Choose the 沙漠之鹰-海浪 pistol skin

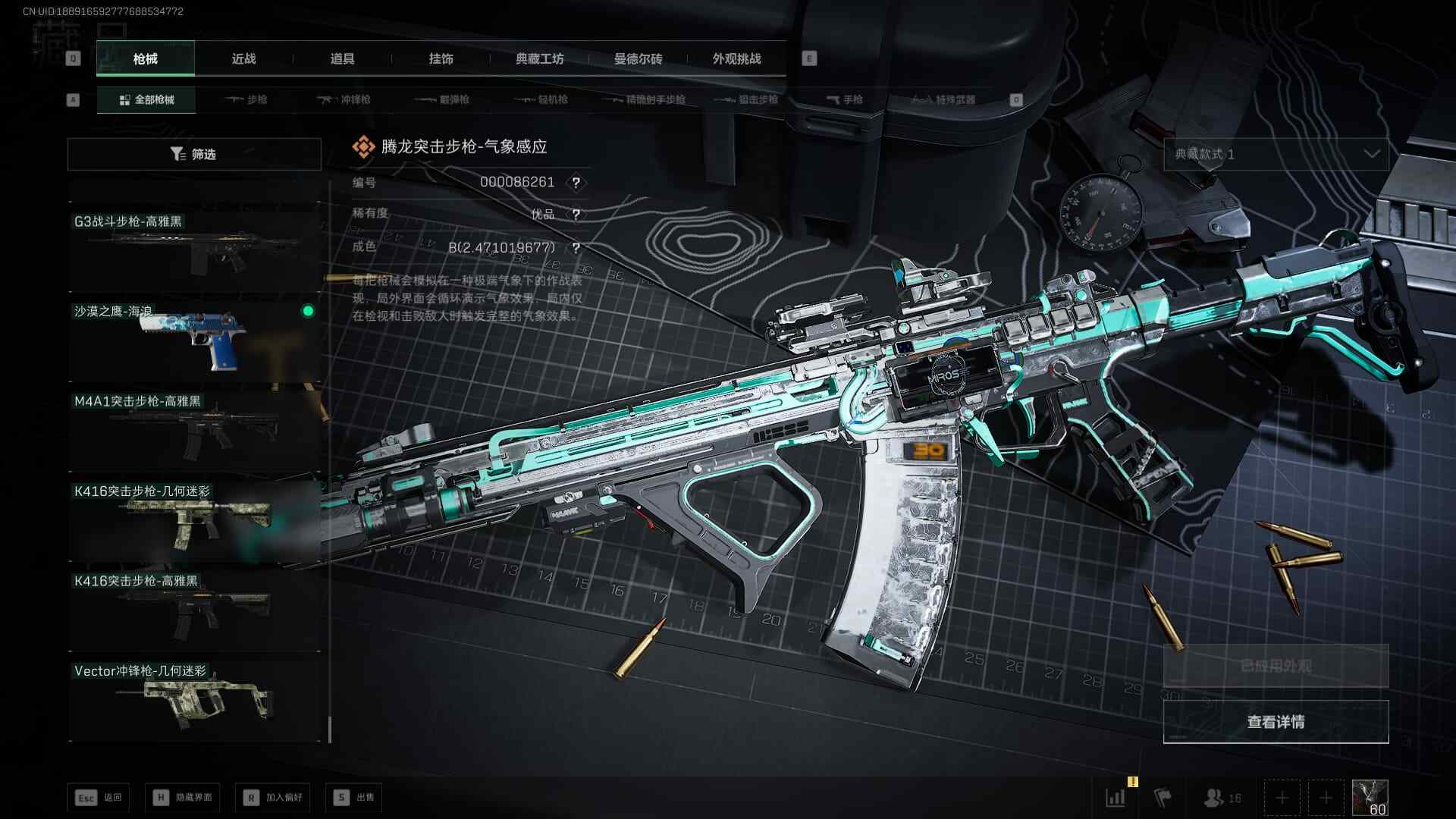tap(194, 339)
